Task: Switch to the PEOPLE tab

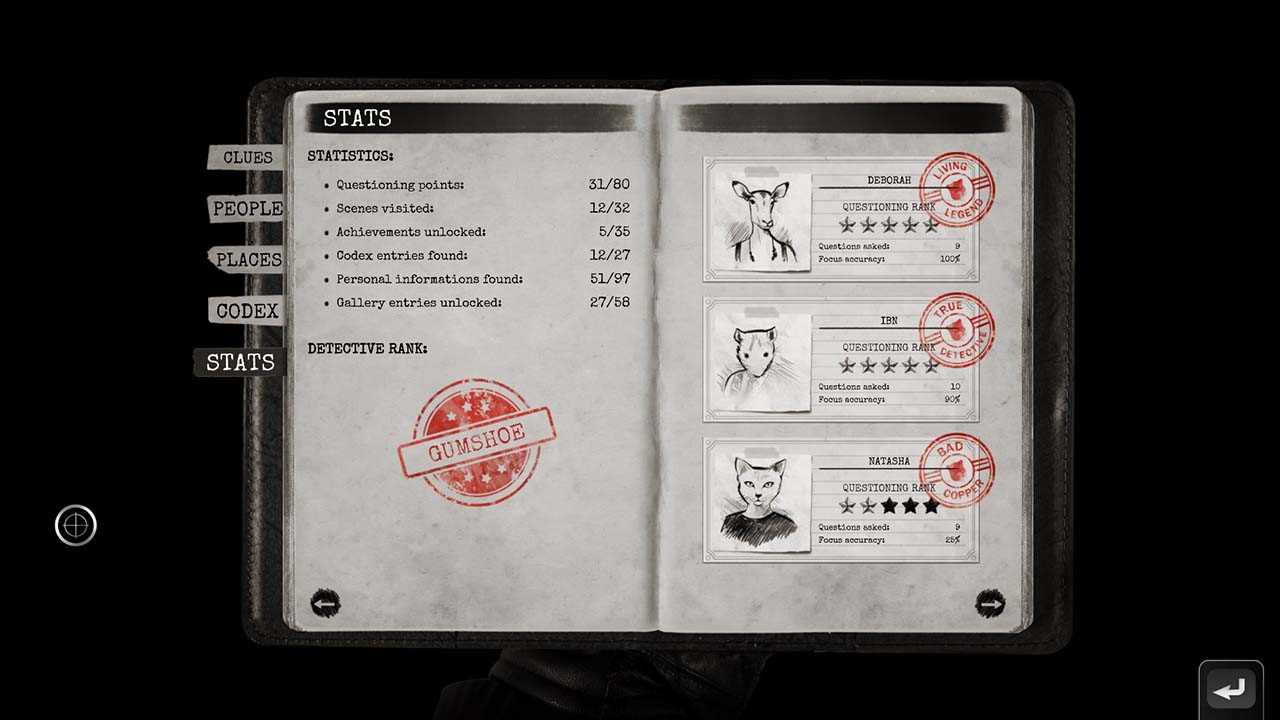Action: point(246,209)
